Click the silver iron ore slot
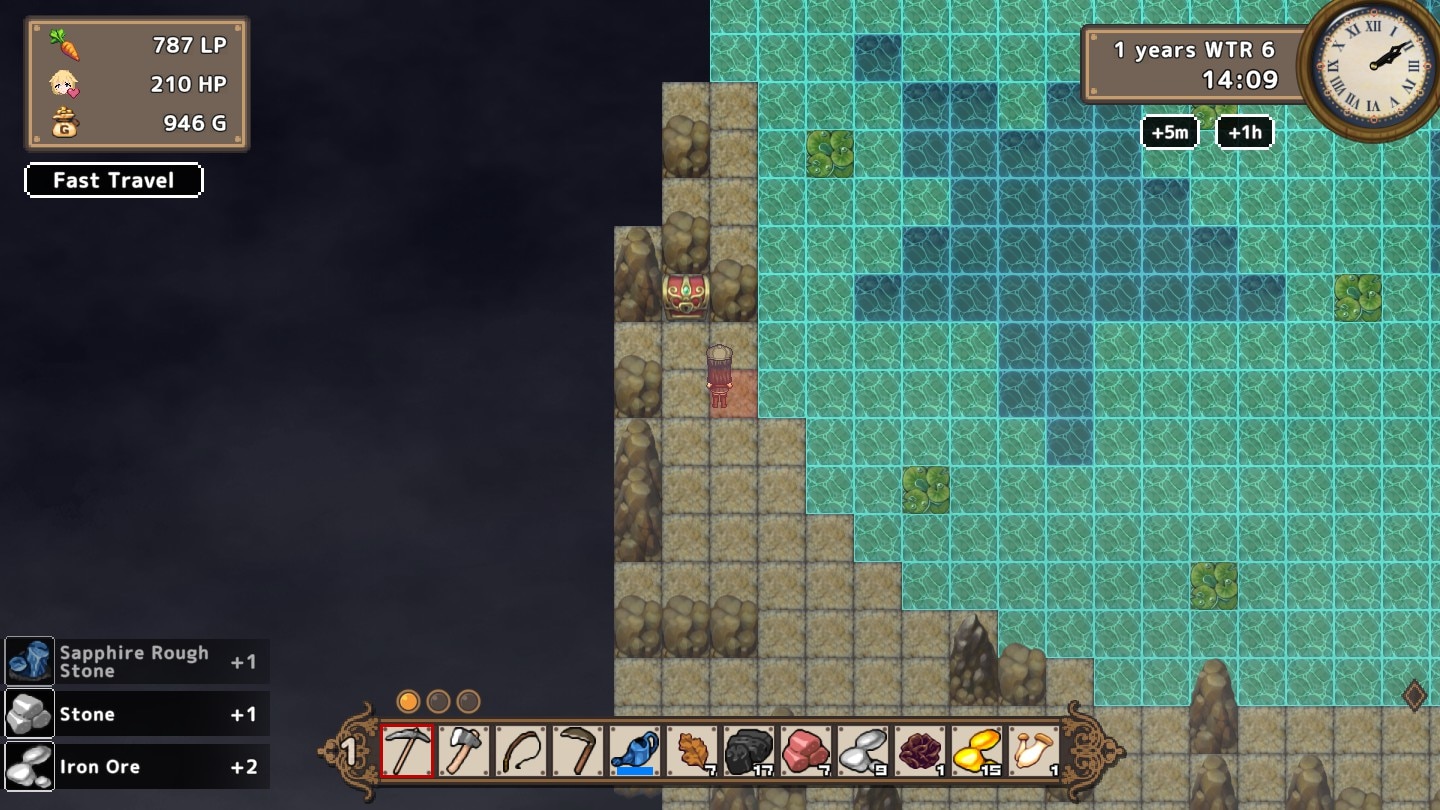The height and width of the screenshot is (810, 1440). [x=863, y=750]
